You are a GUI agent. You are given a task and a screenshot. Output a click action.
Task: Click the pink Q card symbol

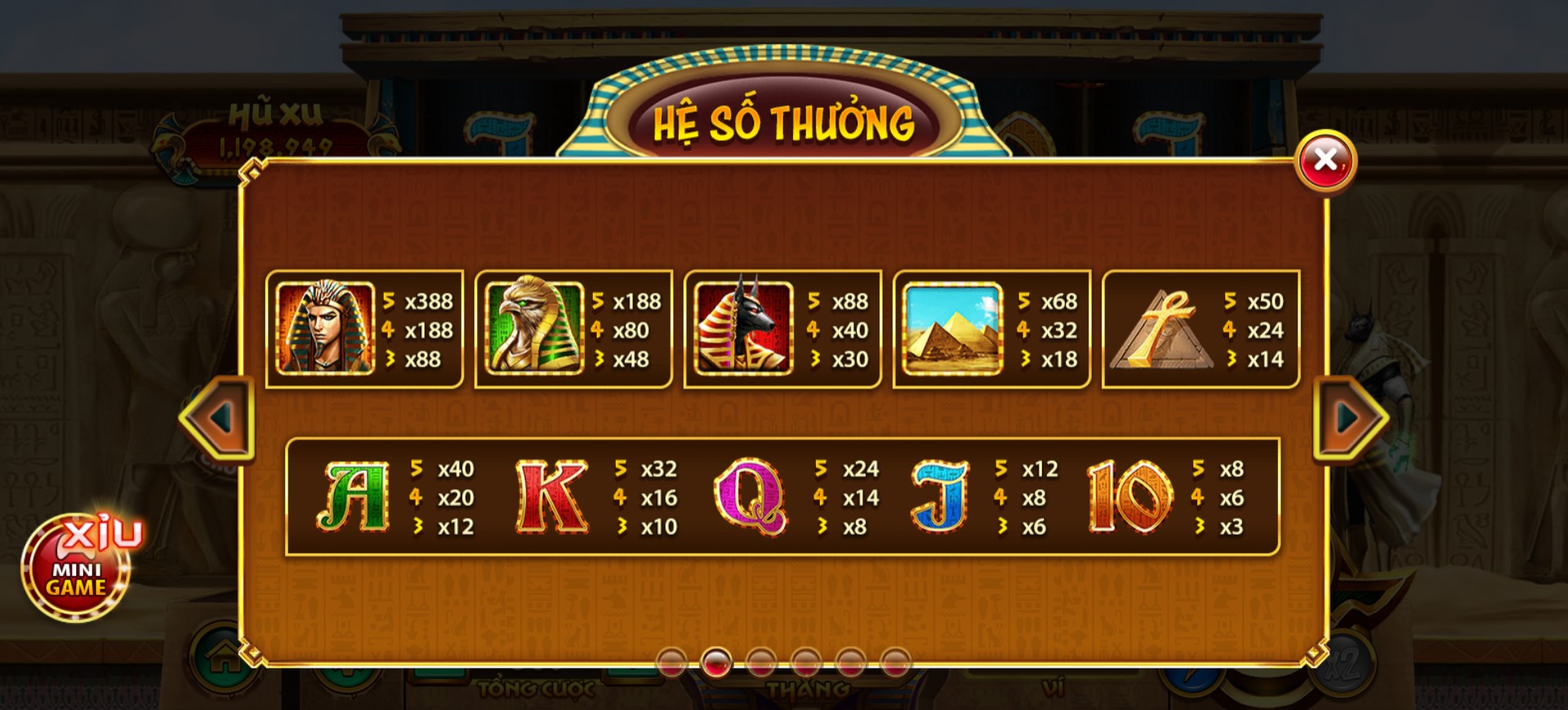[750, 496]
